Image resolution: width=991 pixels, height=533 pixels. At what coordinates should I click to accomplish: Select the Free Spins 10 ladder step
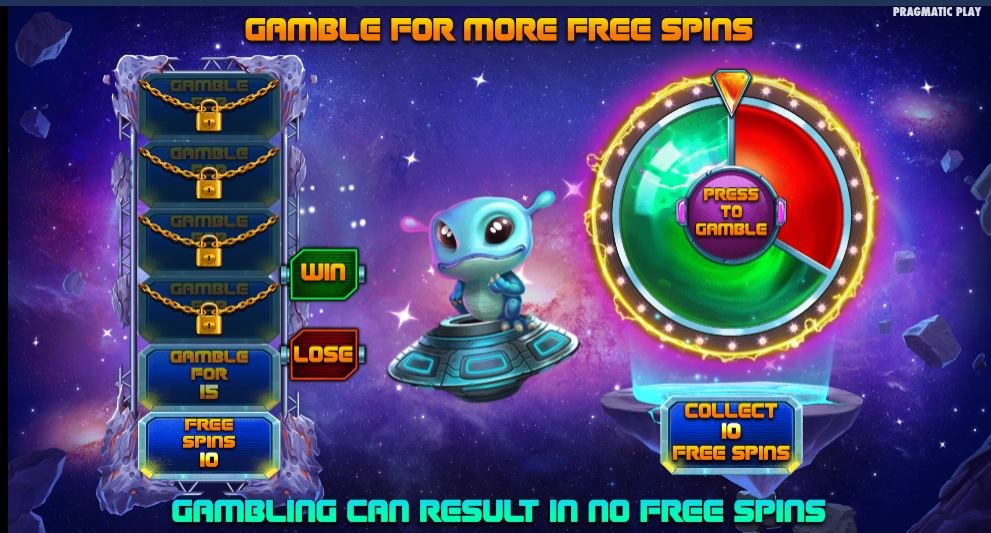(x=208, y=442)
